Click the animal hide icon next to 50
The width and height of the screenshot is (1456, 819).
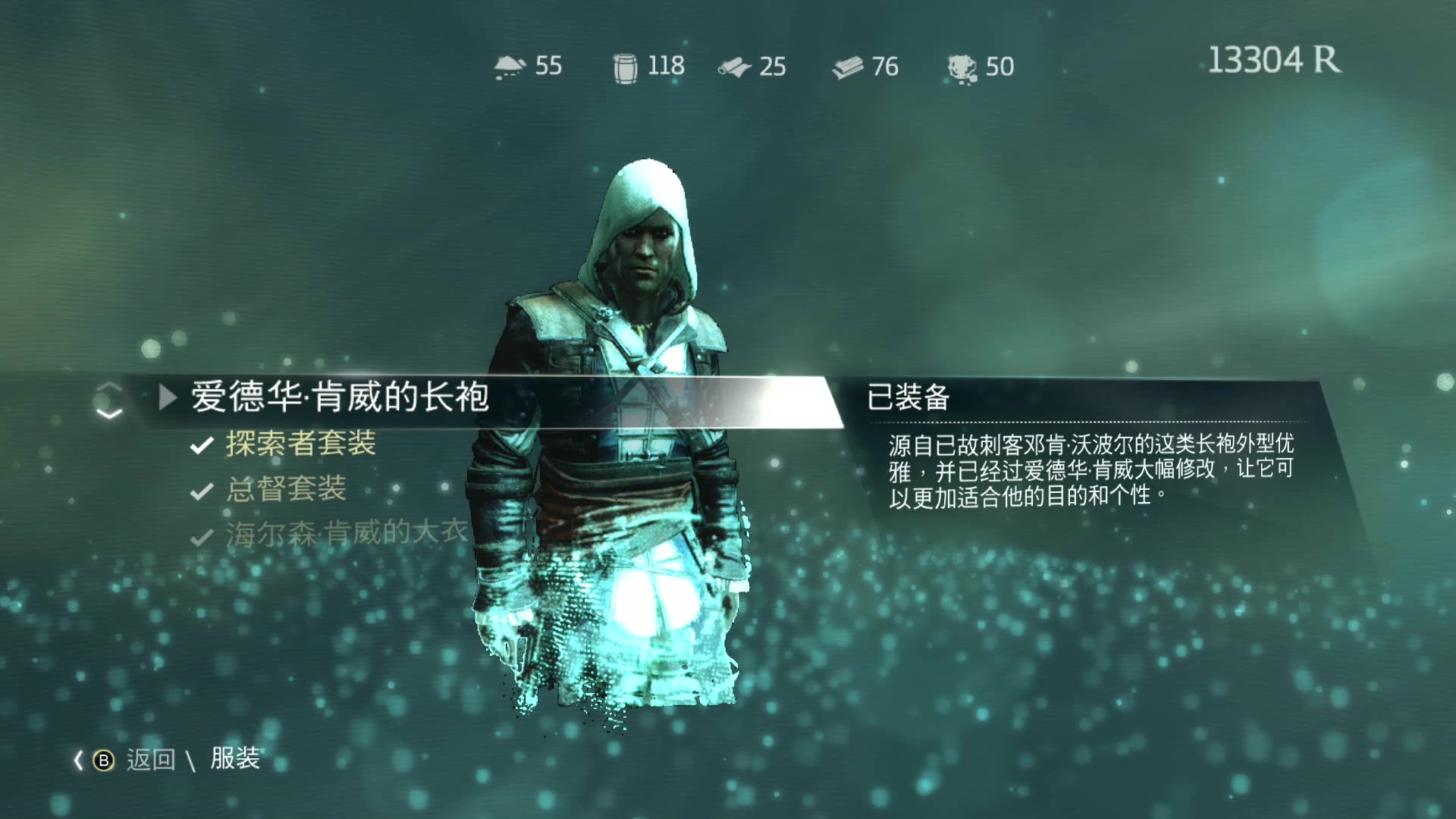tap(960, 67)
